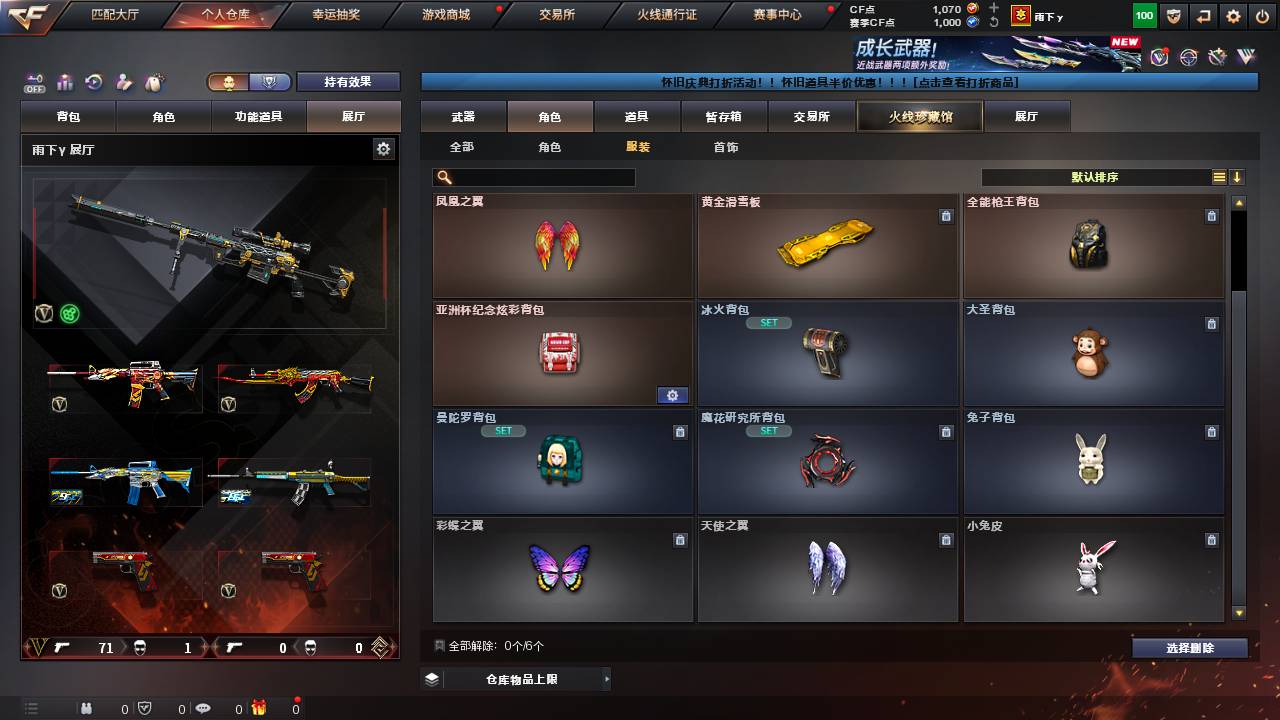Click the search magnifier in the item filter bar
Screen dimensions: 1280x720
pyautogui.click(x=443, y=176)
